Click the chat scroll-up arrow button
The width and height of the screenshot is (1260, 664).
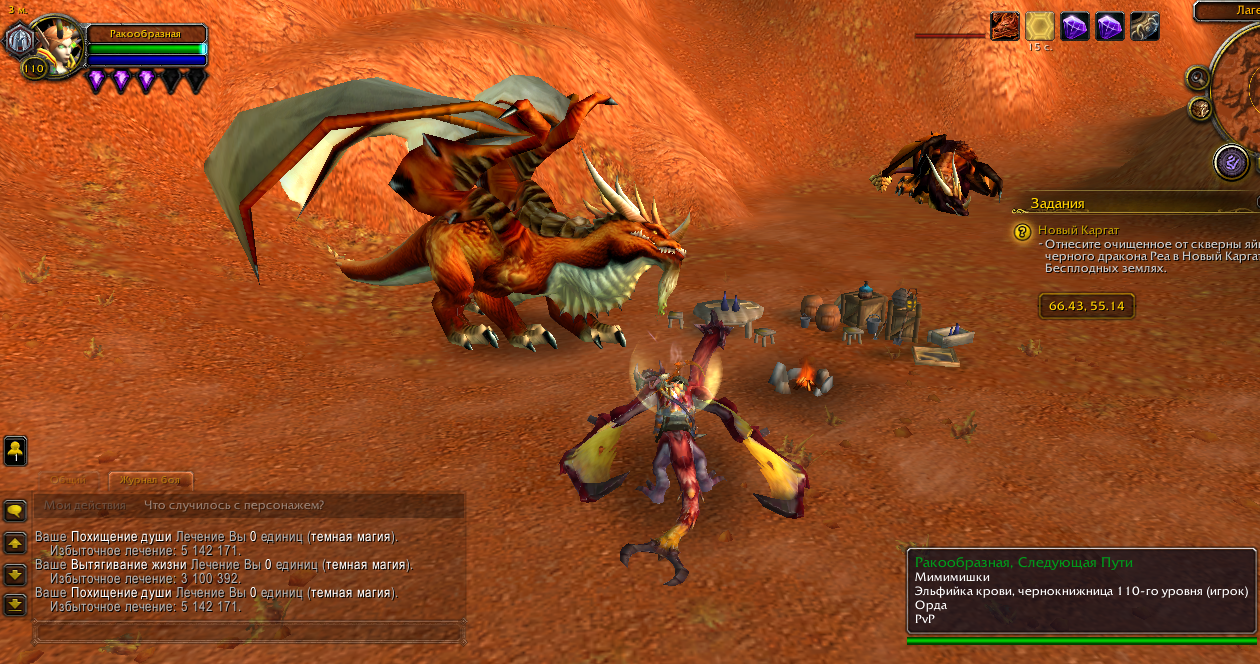(x=15, y=543)
